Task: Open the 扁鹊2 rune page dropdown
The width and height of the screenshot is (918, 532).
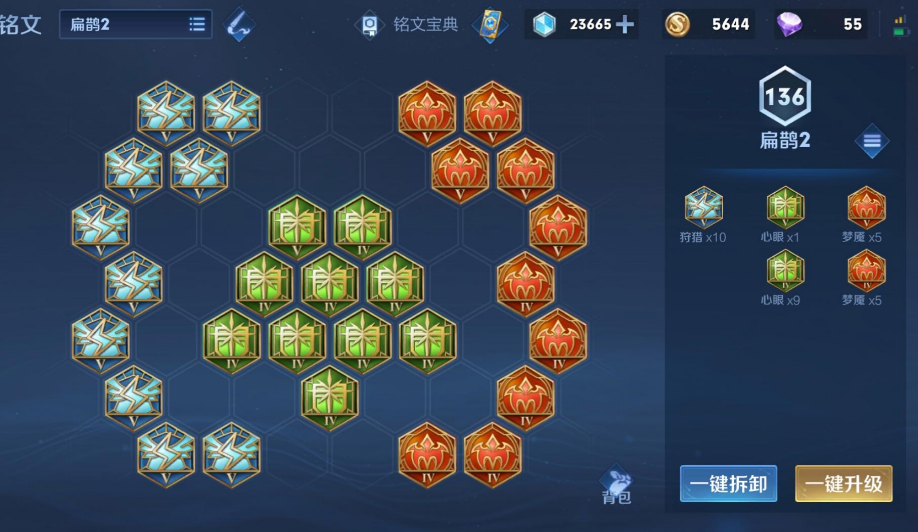Action: pos(136,24)
